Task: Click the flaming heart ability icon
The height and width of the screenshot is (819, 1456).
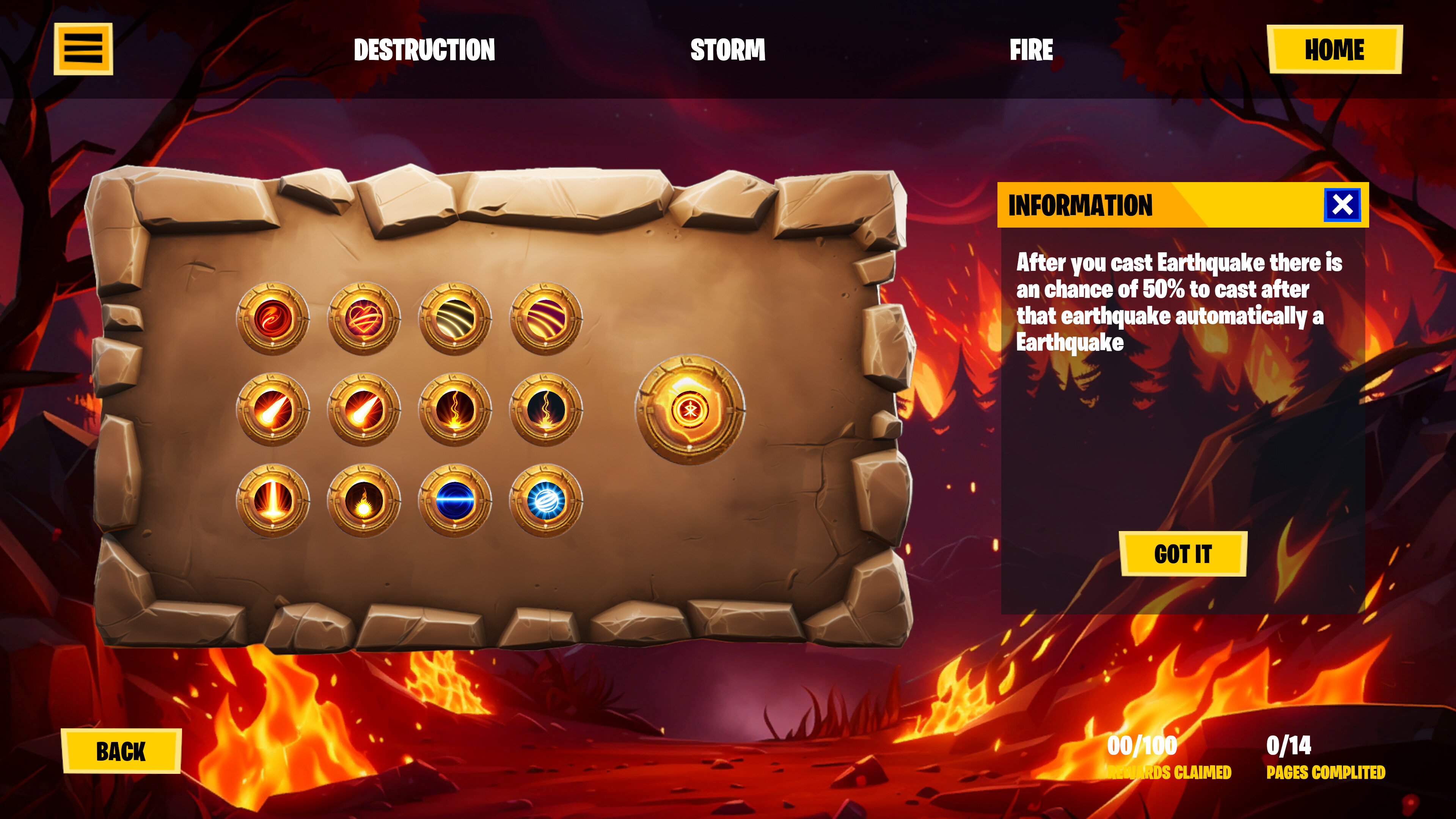Action: [364, 319]
